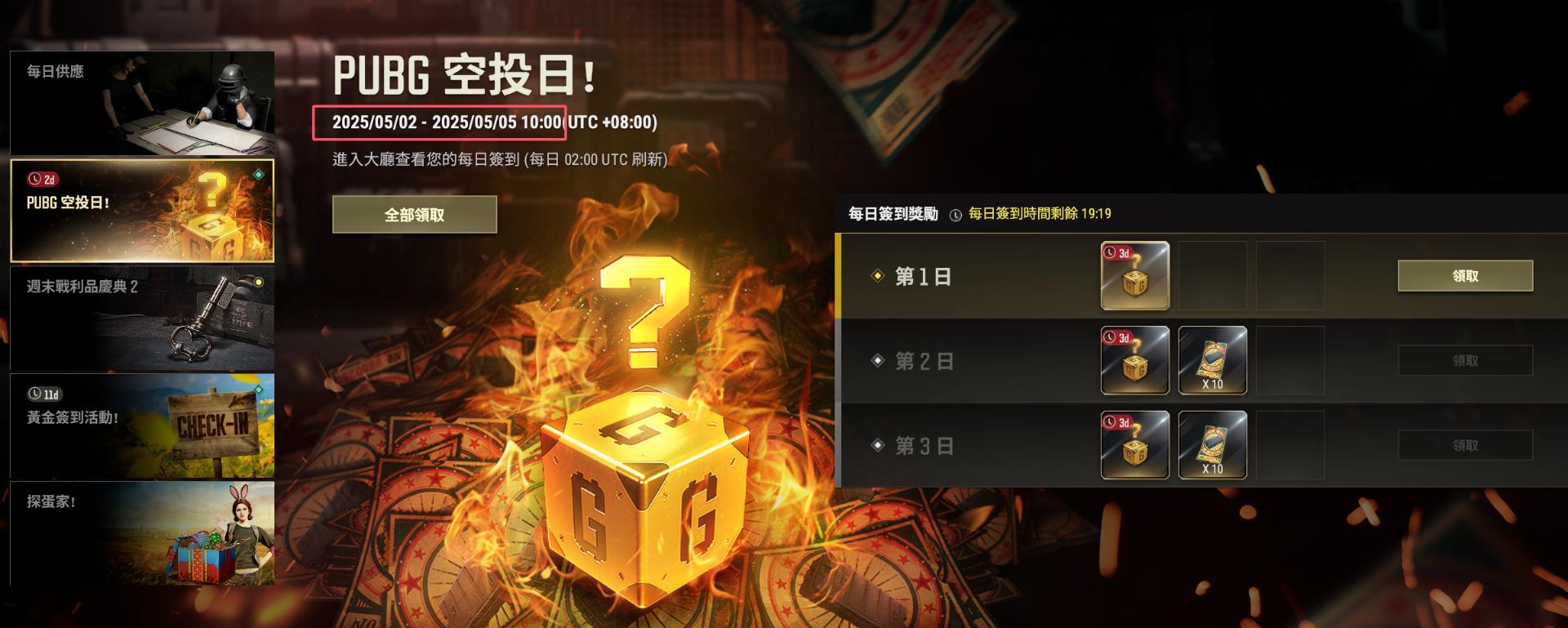The height and width of the screenshot is (628, 1568).
Task: Click the mystery crate icon on Day 3 row
Action: 1134,446
